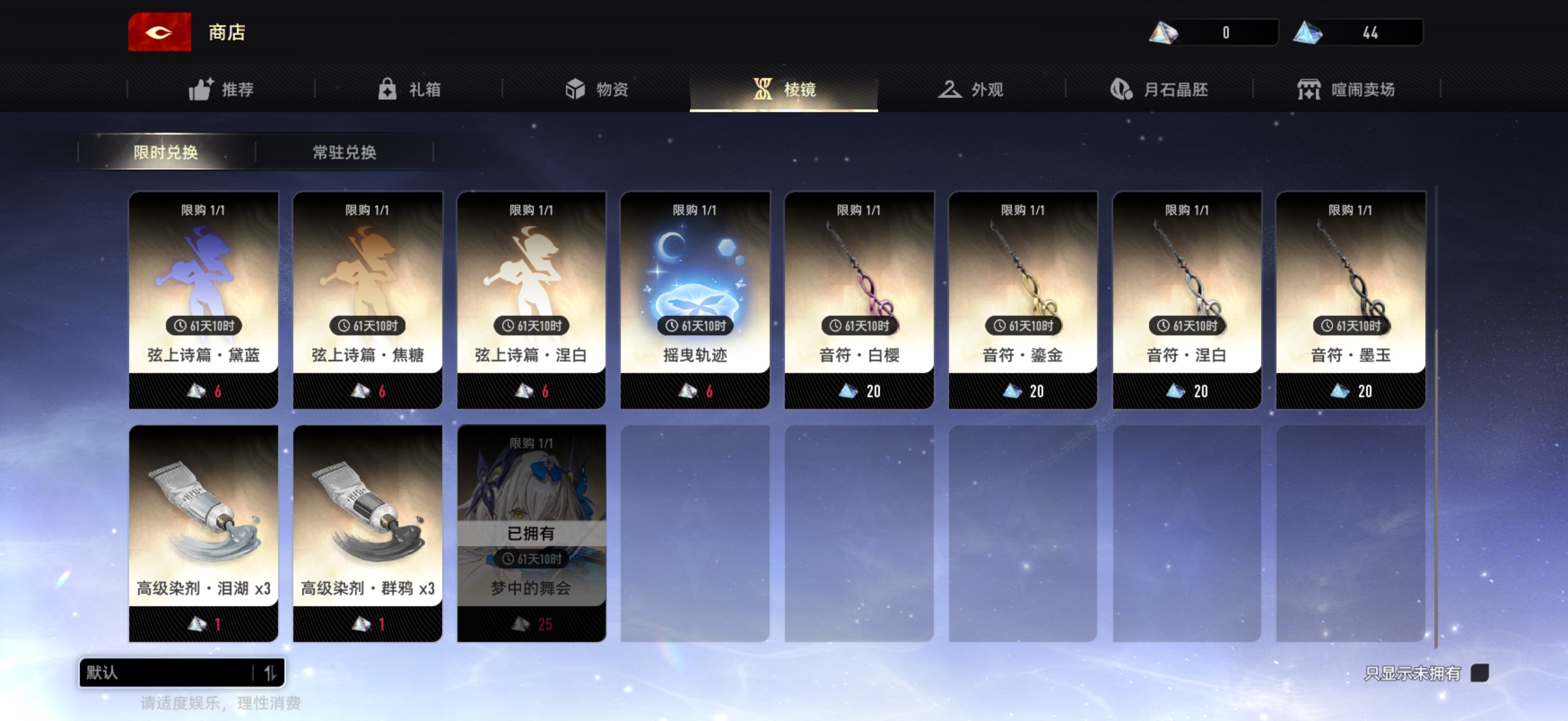Image resolution: width=1568 pixels, height=721 pixels.
Task: Open the 外观 appearance tab
Action: click(x=970, y=90)
